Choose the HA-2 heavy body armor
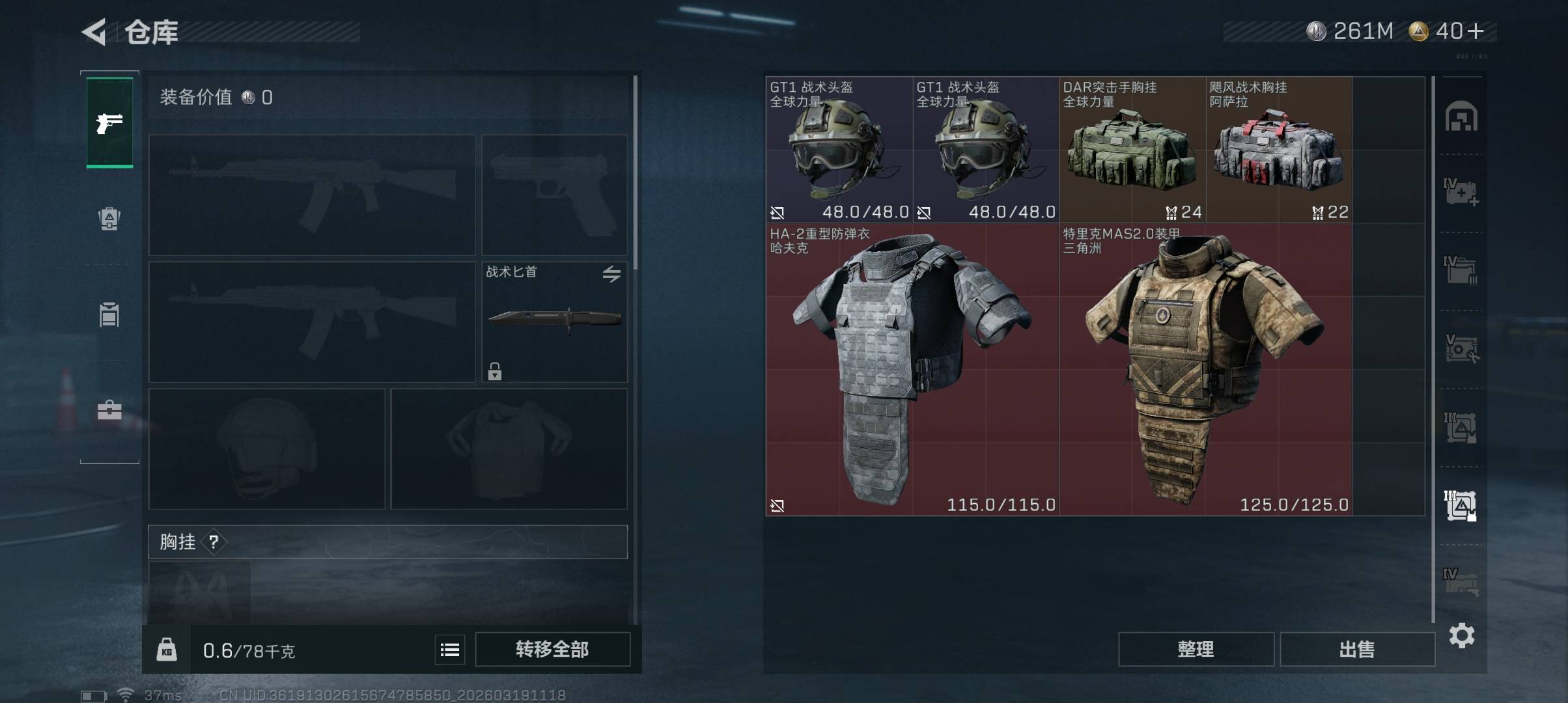The width and height of the screenshot is (1568, 703). point(912,370)
